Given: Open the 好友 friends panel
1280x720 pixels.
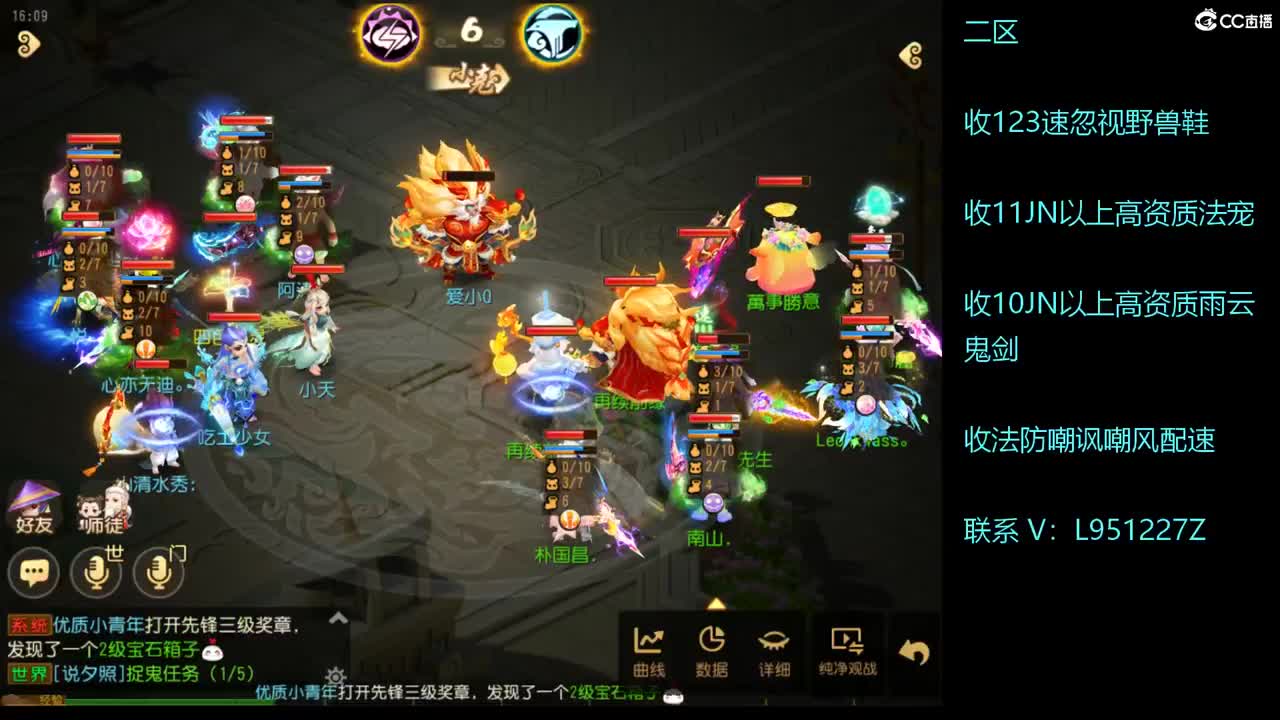Looking at the screenshot, I should (x=33, y=505).
